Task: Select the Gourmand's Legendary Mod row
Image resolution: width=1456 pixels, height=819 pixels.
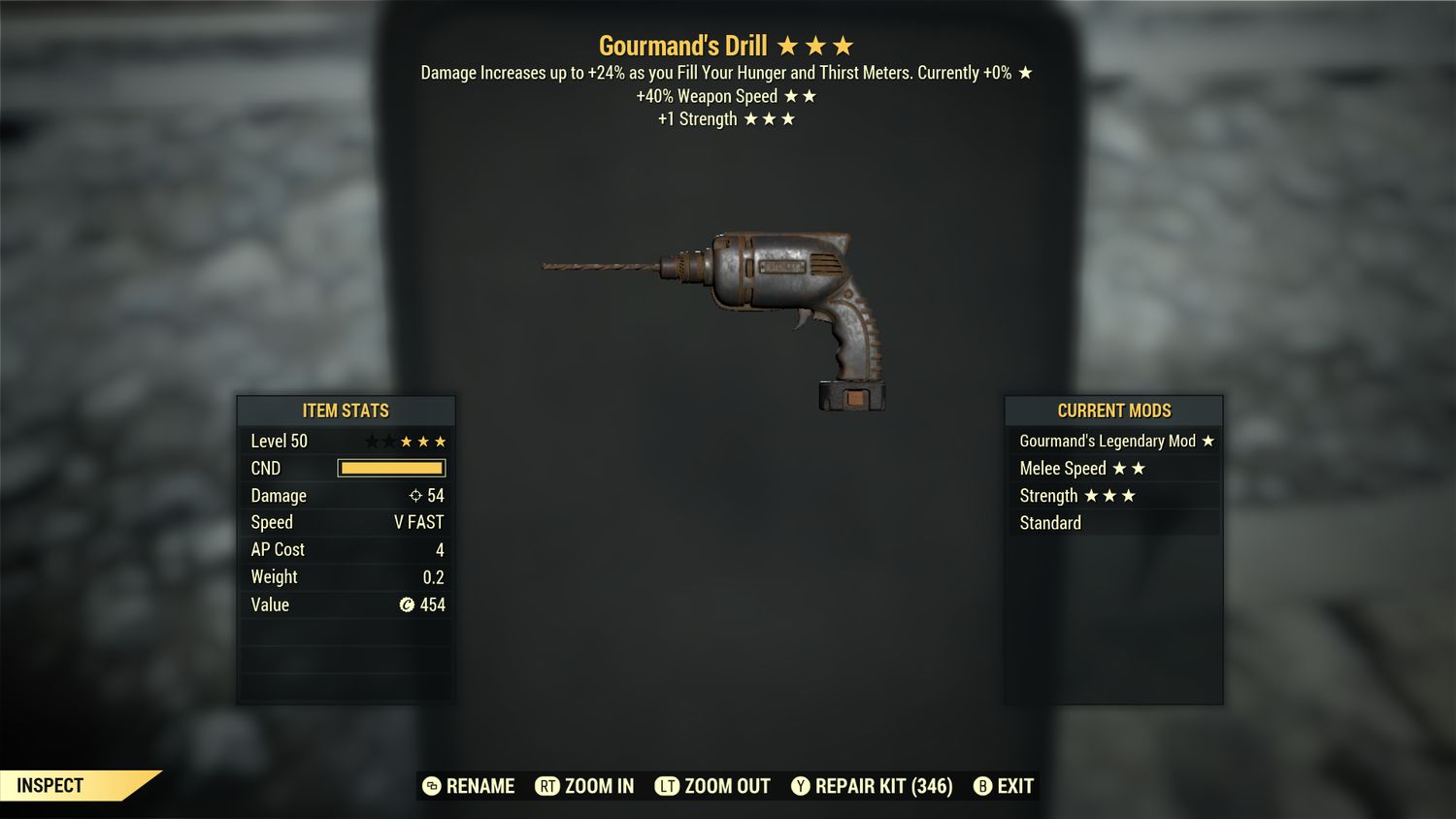Action: pos(1113,441)
